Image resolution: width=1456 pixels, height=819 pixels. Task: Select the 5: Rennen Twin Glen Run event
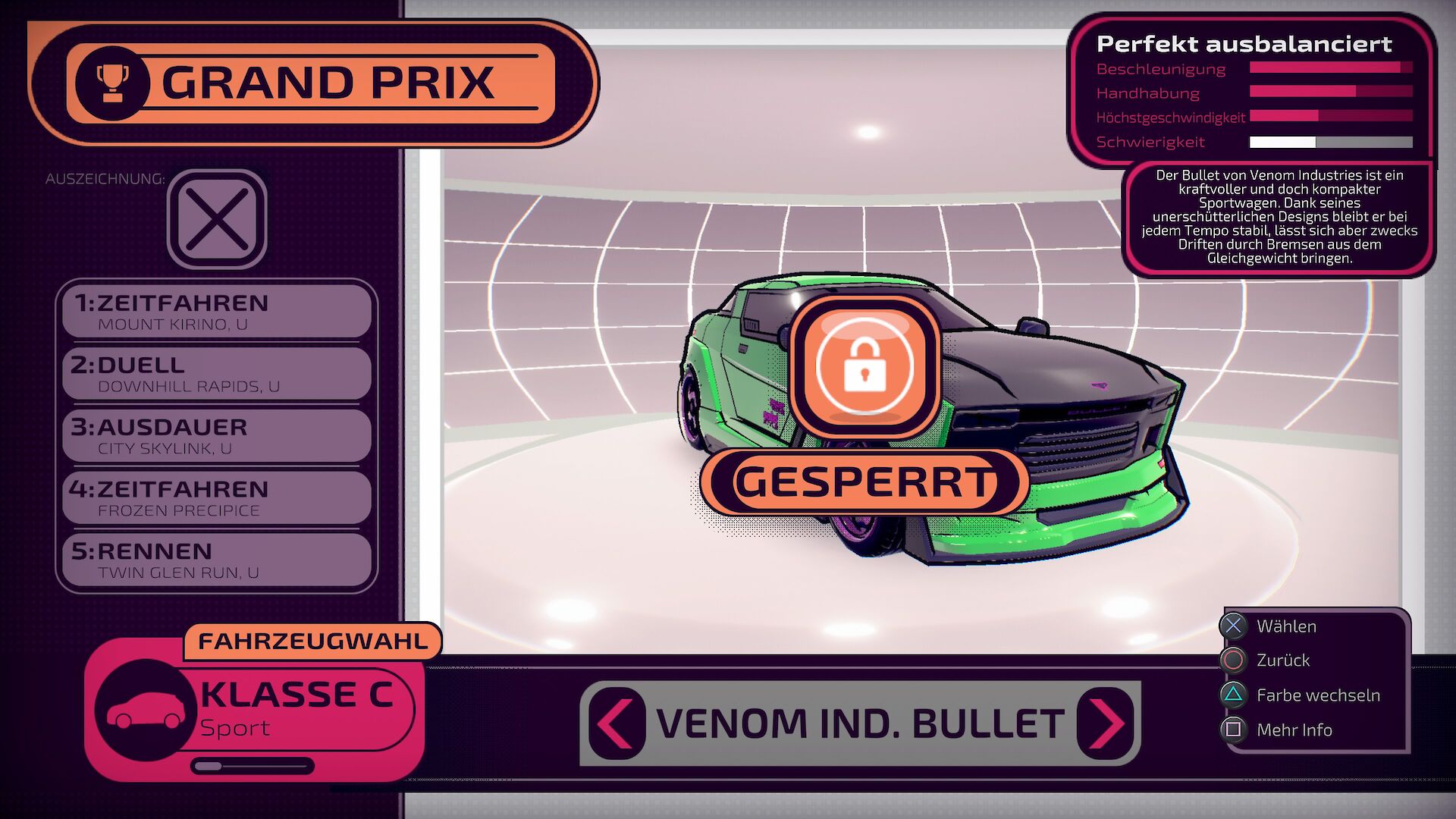(217, 560)
